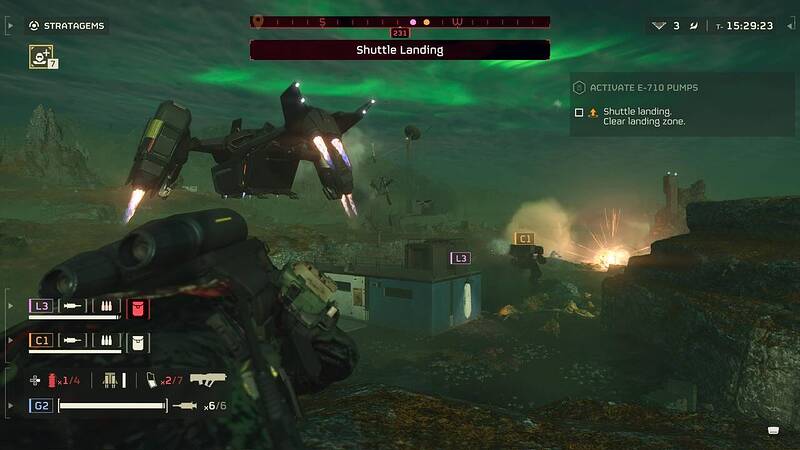Screen dimensions: 800x450
Task: Select squadmate C1 tag in squad list
Action: (41, 341)
